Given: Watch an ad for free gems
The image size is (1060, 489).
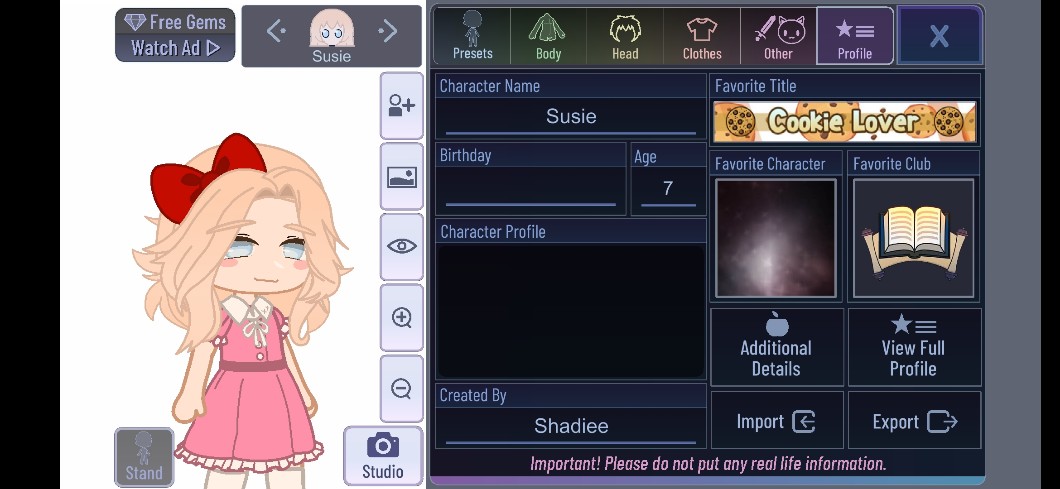Looking at the screenshot, I should (175, 35).
